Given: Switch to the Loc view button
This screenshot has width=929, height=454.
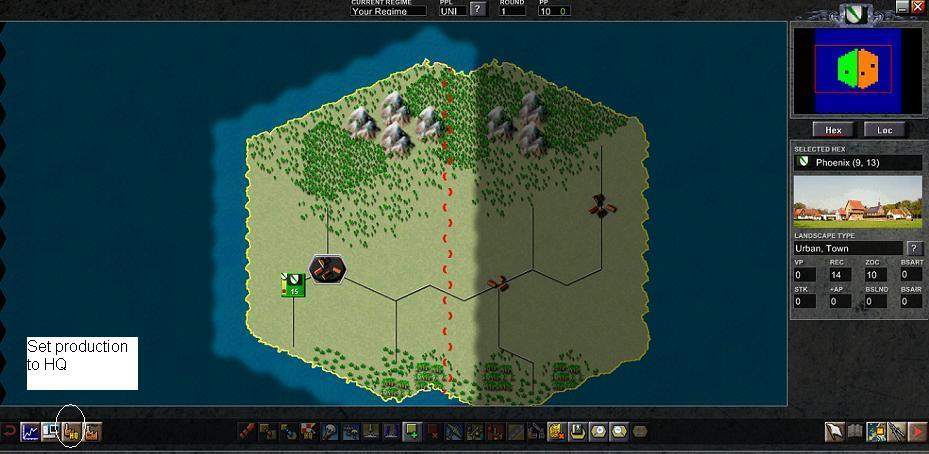Looking at the screenshot, I should tap(885, 130).
